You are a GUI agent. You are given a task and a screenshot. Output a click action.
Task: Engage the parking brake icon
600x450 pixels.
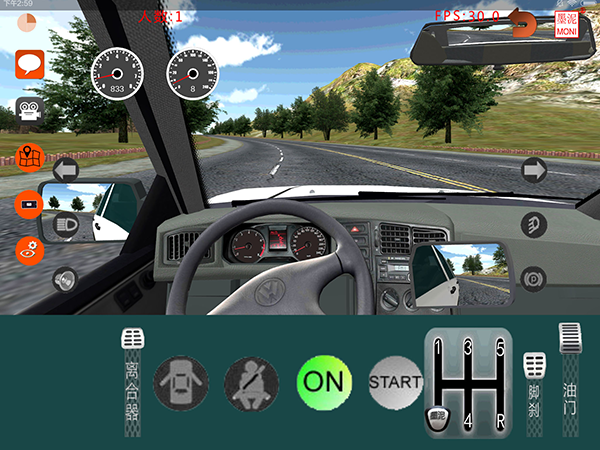tap(534, 276)
